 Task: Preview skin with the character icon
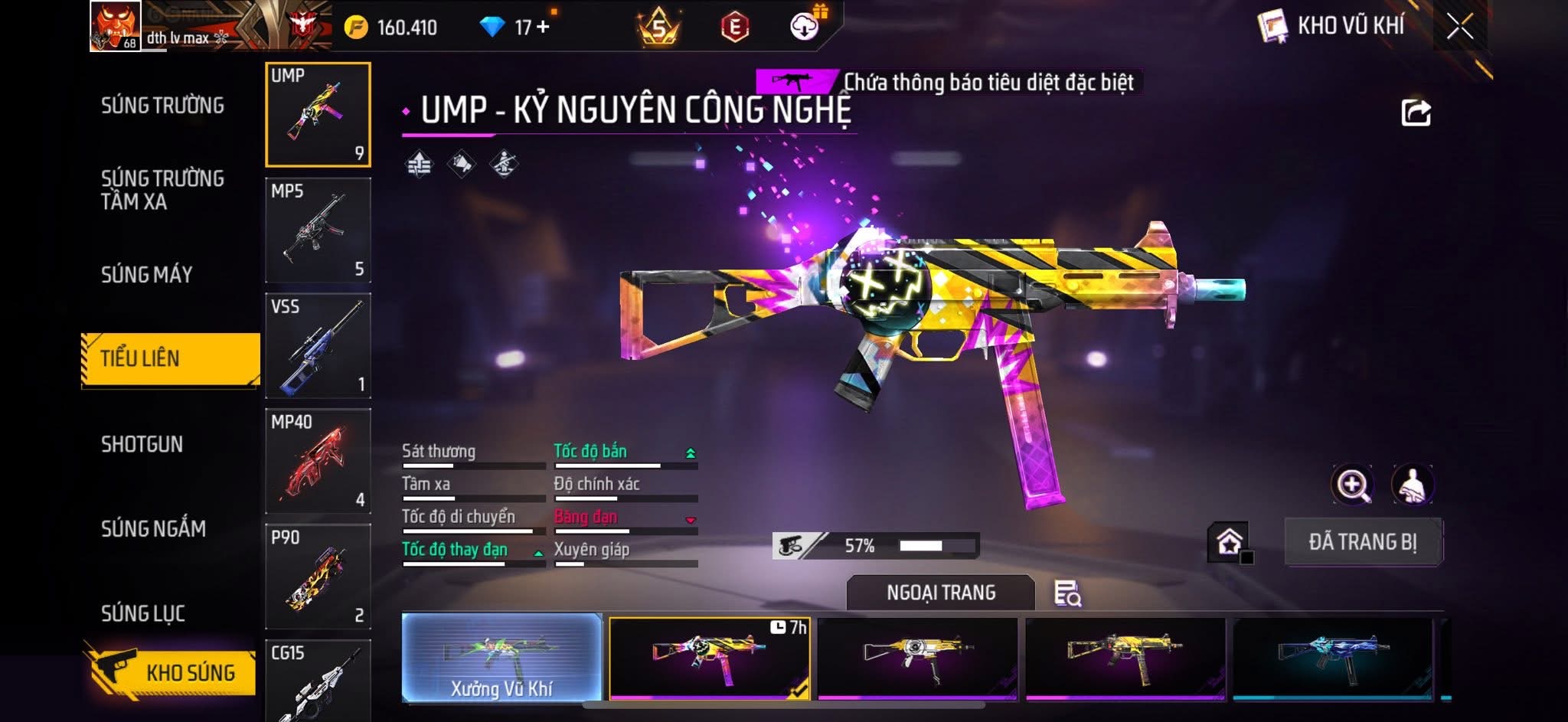pos(1412,485)
